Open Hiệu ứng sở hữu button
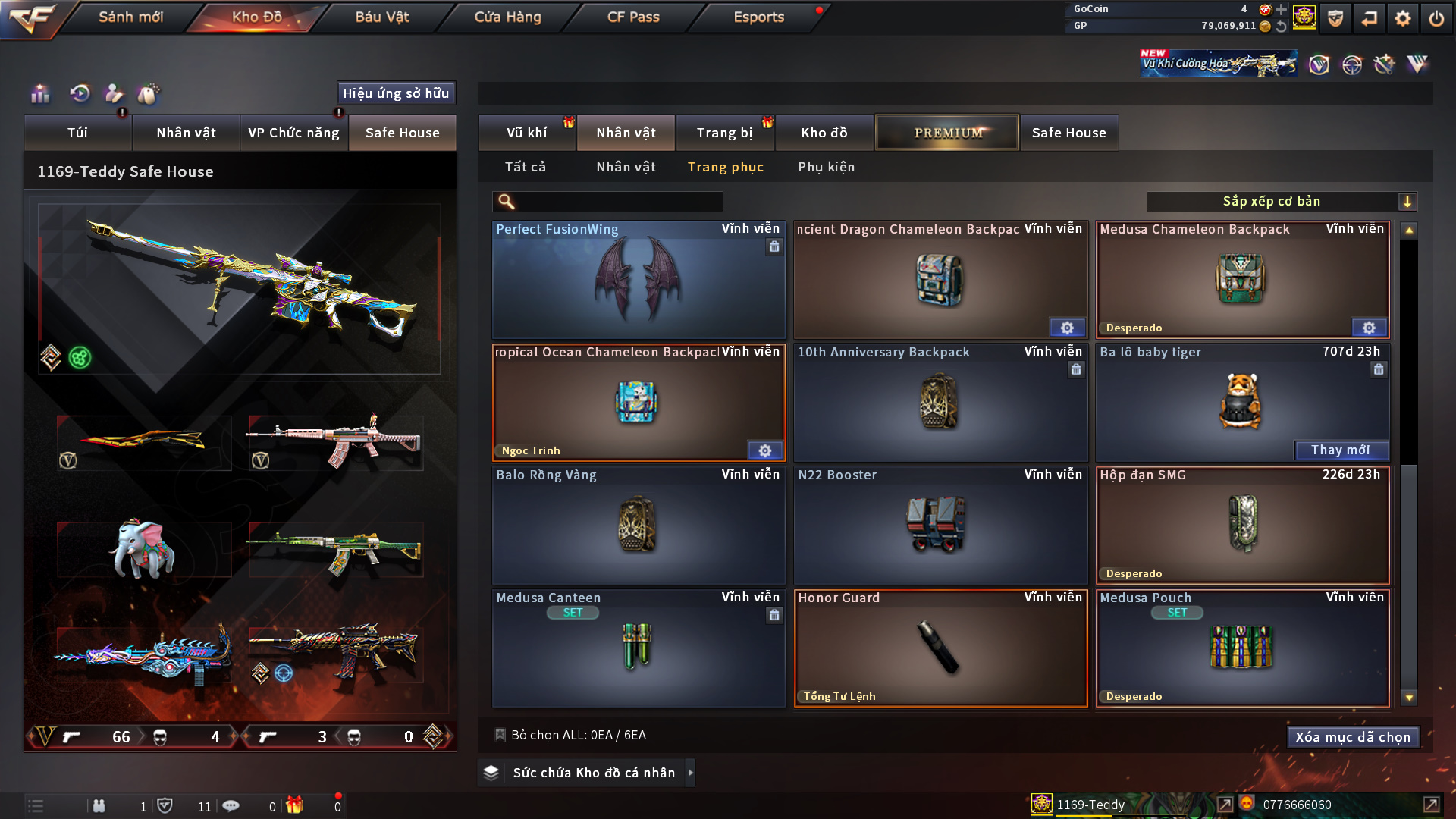Screen dimensions: 1456x819 (396, 93)
